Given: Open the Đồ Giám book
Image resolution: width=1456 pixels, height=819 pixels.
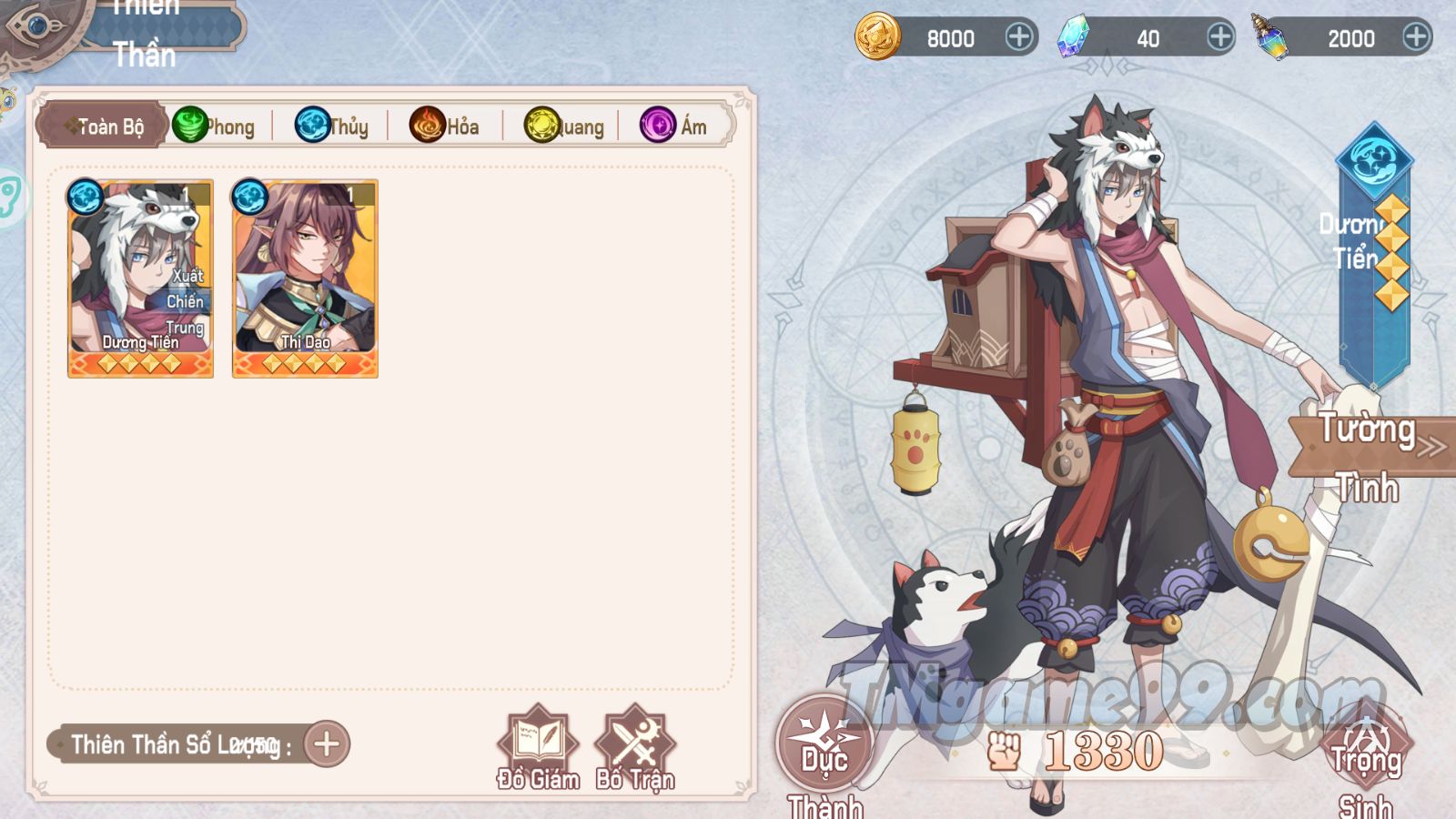Looking at the screenshot, I should click(538, 748).
